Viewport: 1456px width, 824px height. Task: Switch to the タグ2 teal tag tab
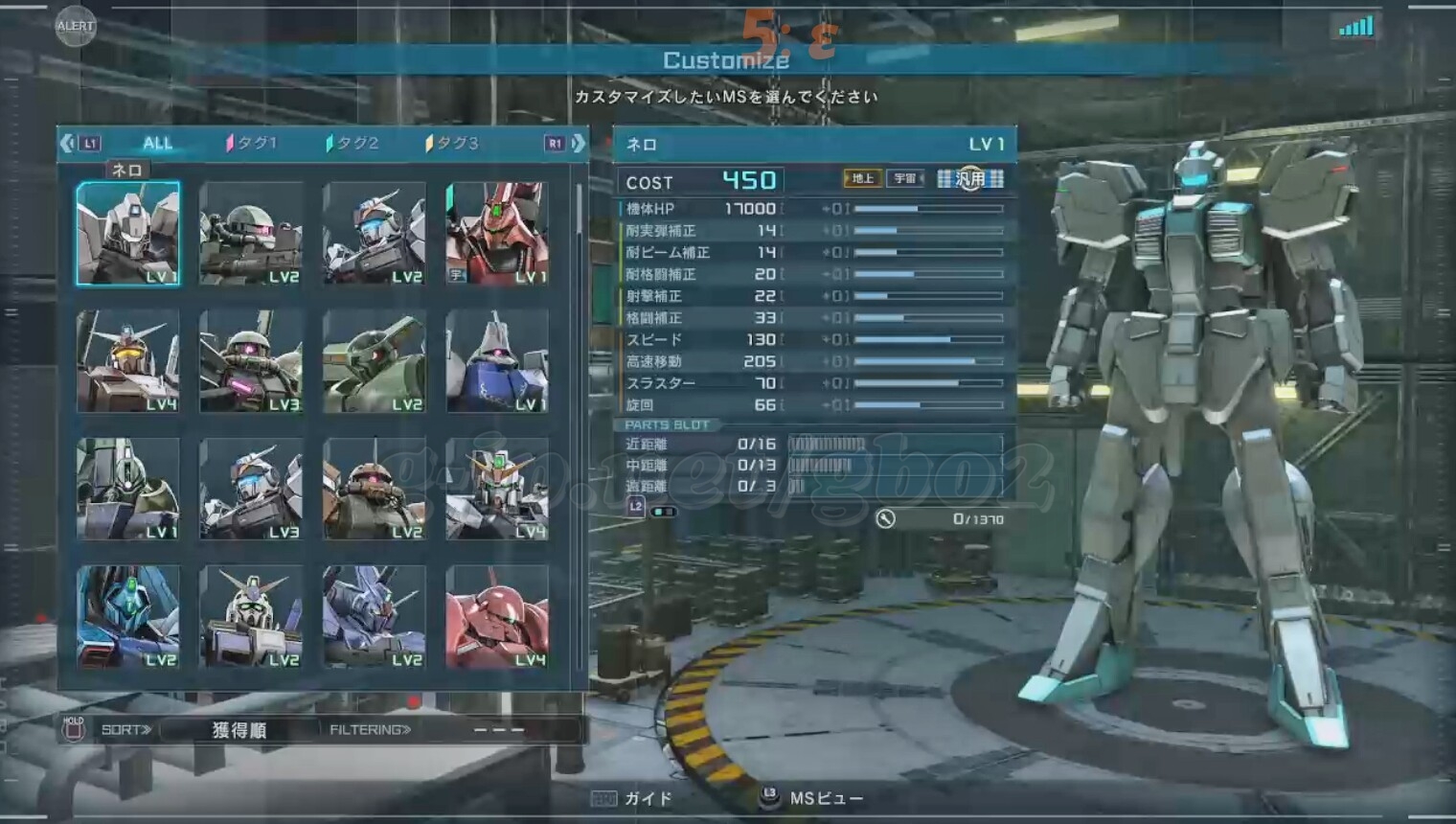pyautogui.click(x=353, y=143)
